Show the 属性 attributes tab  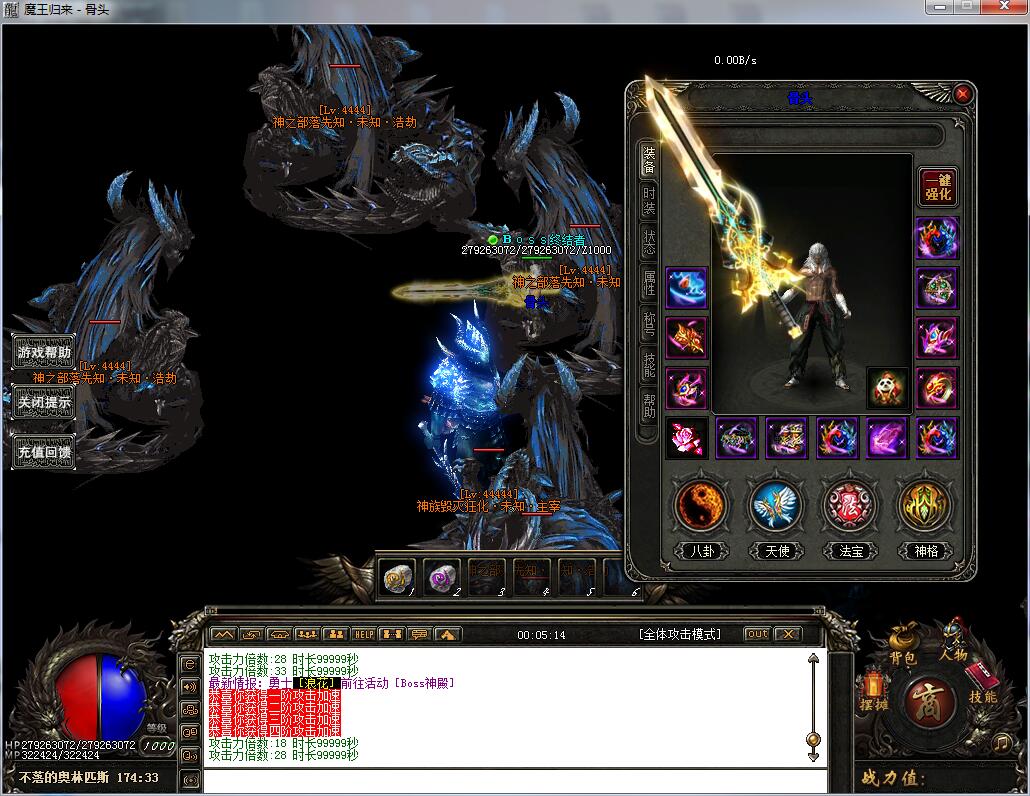[649, 286]
